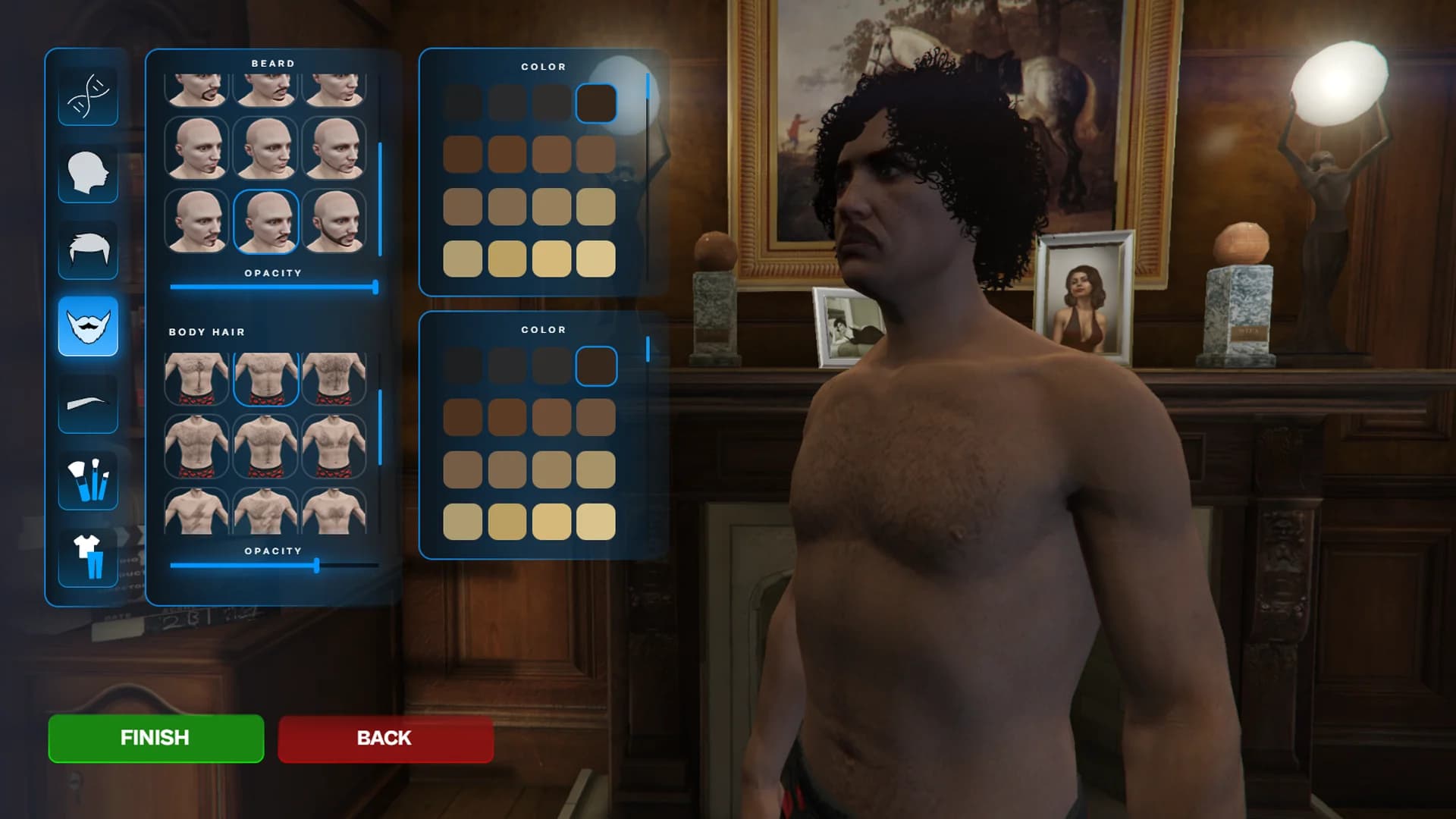1456x819 pixels.
Task: Open the eyebrow category
Action: pyautogui.click(x=88, y=403)
